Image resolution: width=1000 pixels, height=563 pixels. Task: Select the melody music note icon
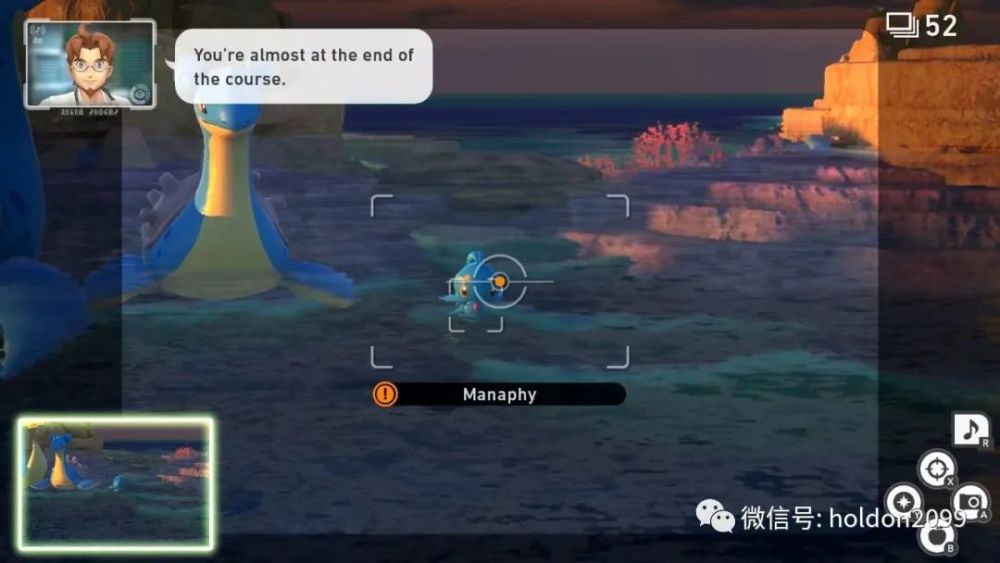point(970,430)
